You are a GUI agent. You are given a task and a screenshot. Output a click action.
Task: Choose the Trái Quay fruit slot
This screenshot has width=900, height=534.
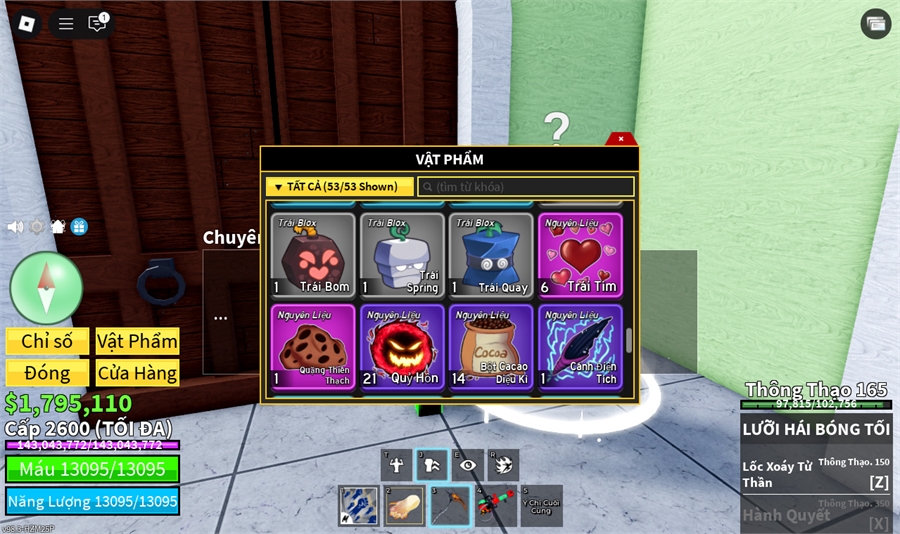coord(490,255)
